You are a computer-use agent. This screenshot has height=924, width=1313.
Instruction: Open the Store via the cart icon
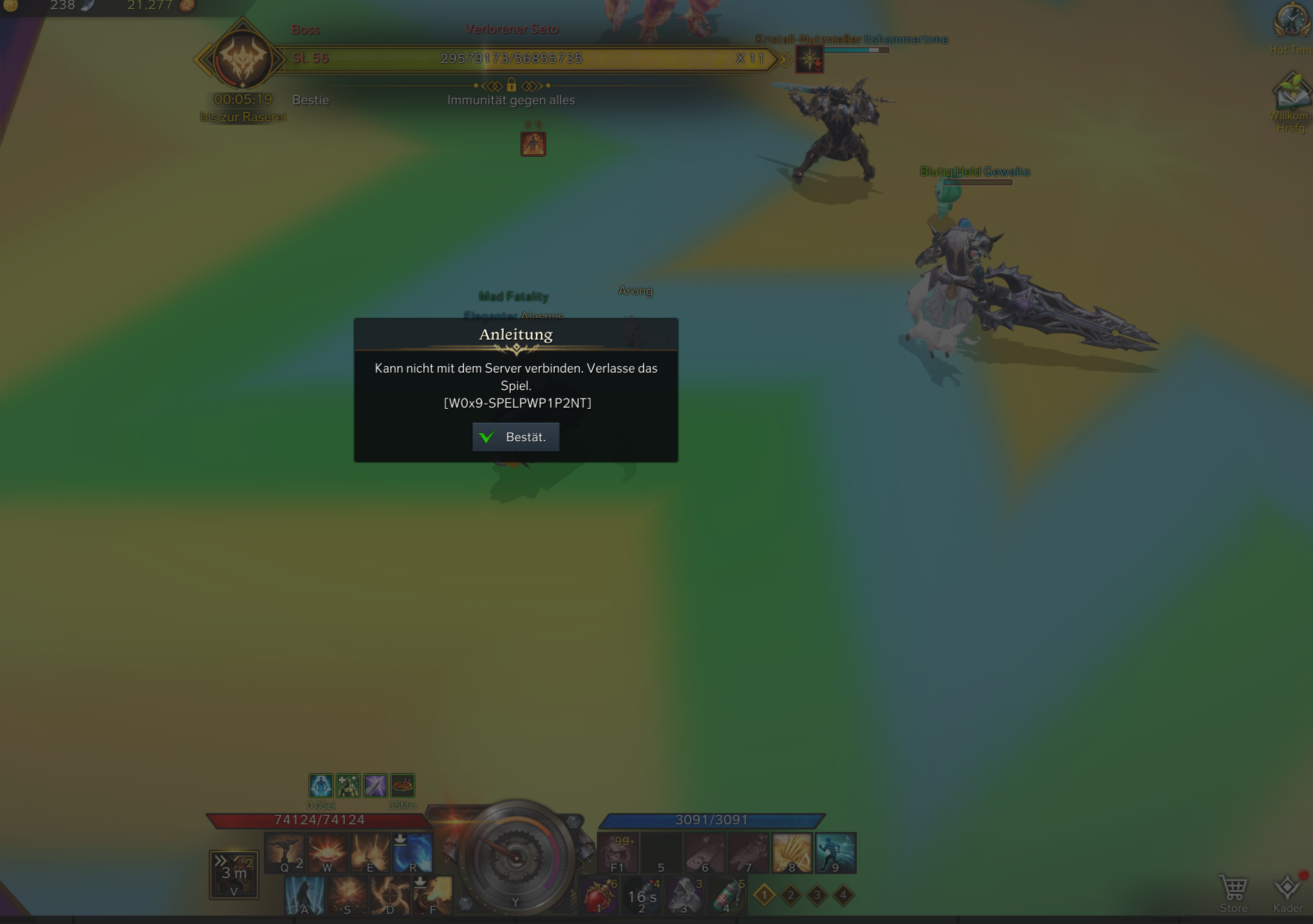point(1233,888)
